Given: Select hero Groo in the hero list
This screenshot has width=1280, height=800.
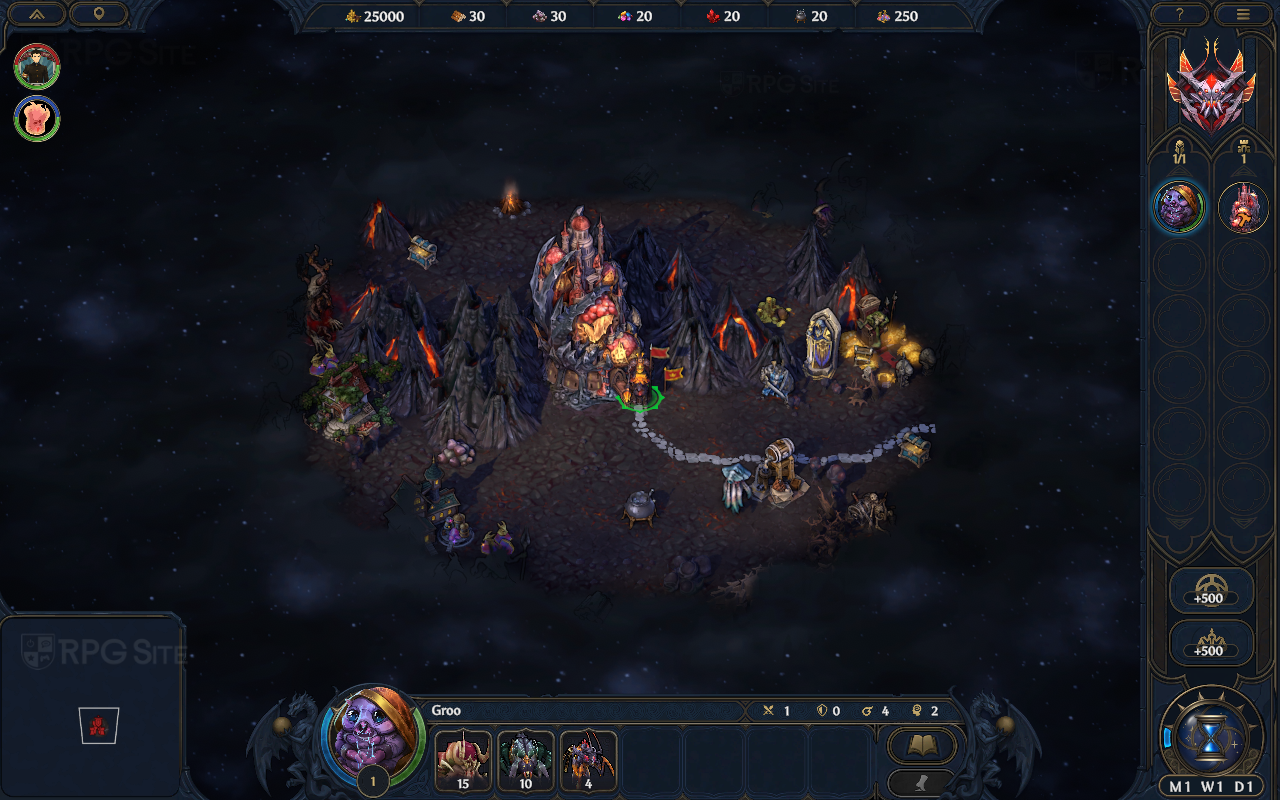Looking at the screenshot, I should (1180, 207).
